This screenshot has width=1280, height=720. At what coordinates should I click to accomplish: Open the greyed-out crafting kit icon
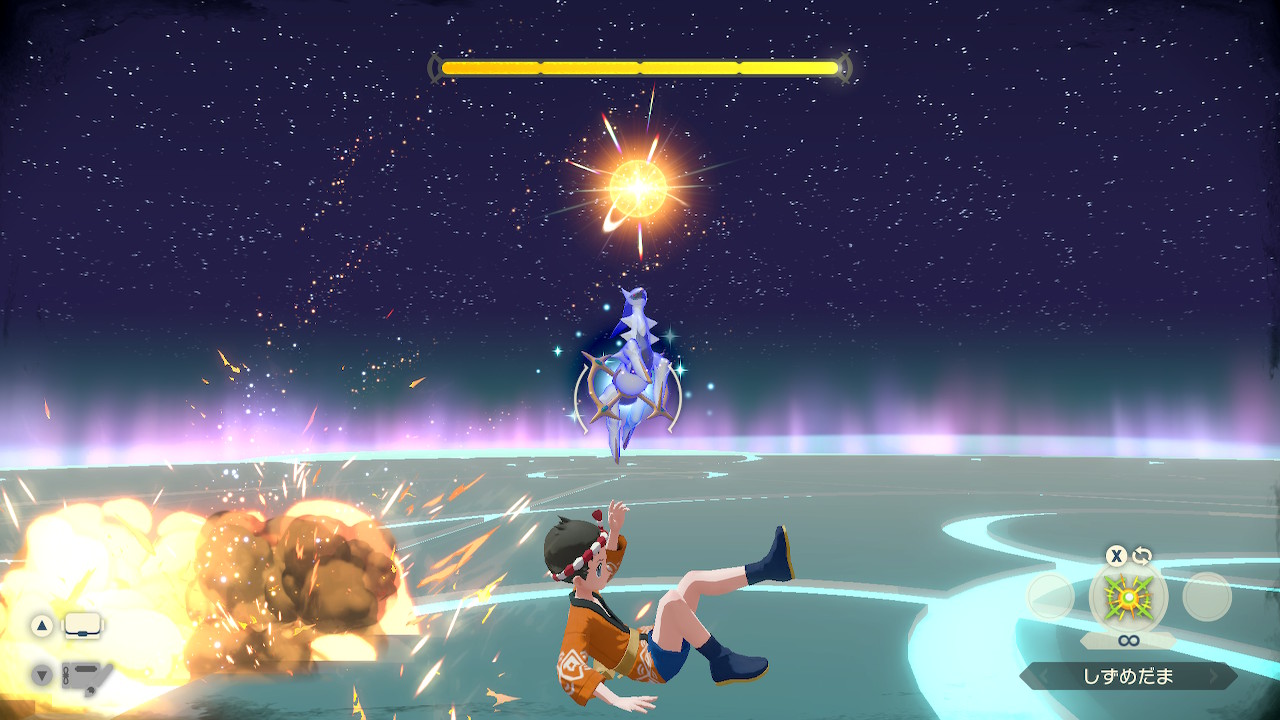point(86,675)
